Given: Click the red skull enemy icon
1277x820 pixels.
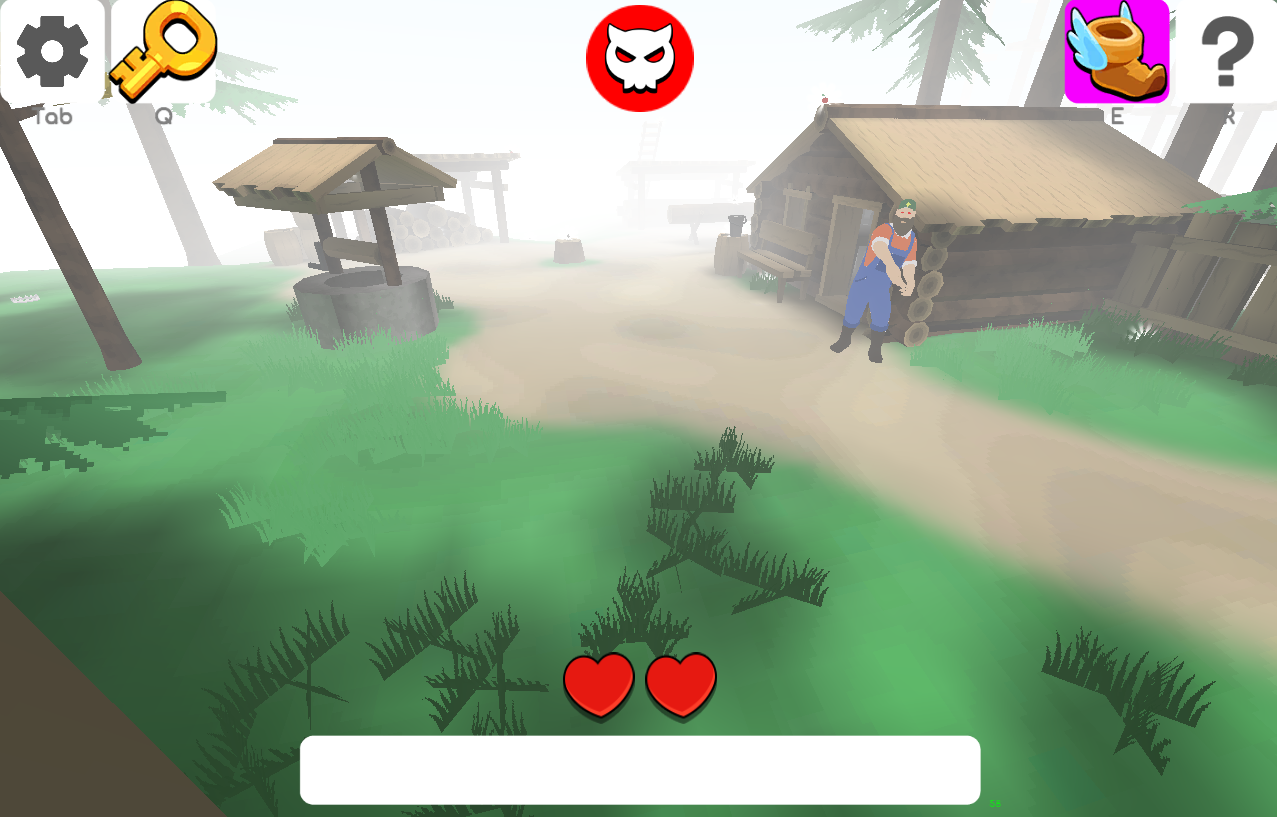Looking at the screenshot, I should pos(640,58).
